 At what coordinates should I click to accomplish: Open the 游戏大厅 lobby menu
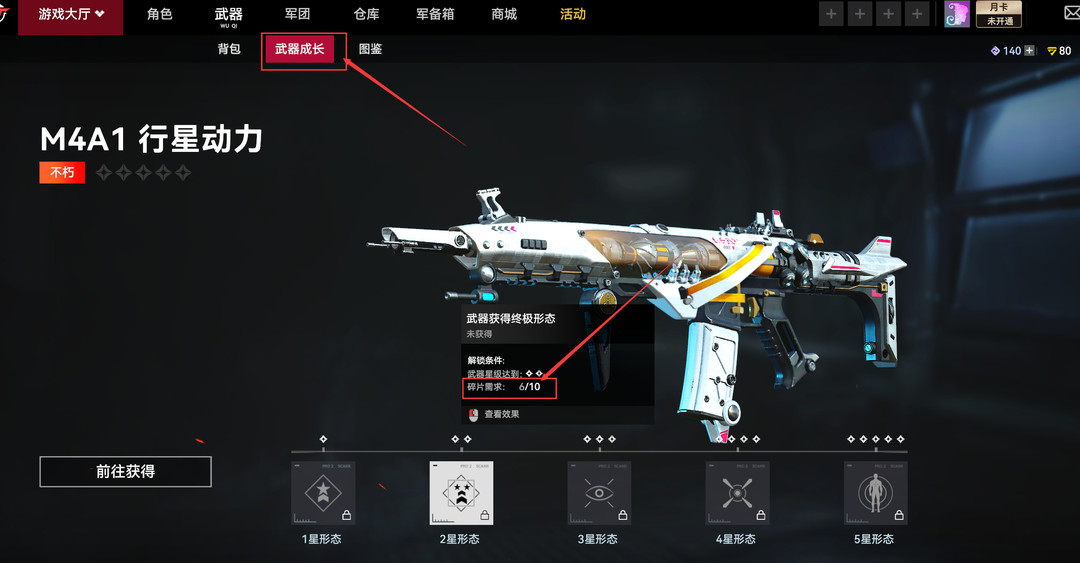click(70, 15)
